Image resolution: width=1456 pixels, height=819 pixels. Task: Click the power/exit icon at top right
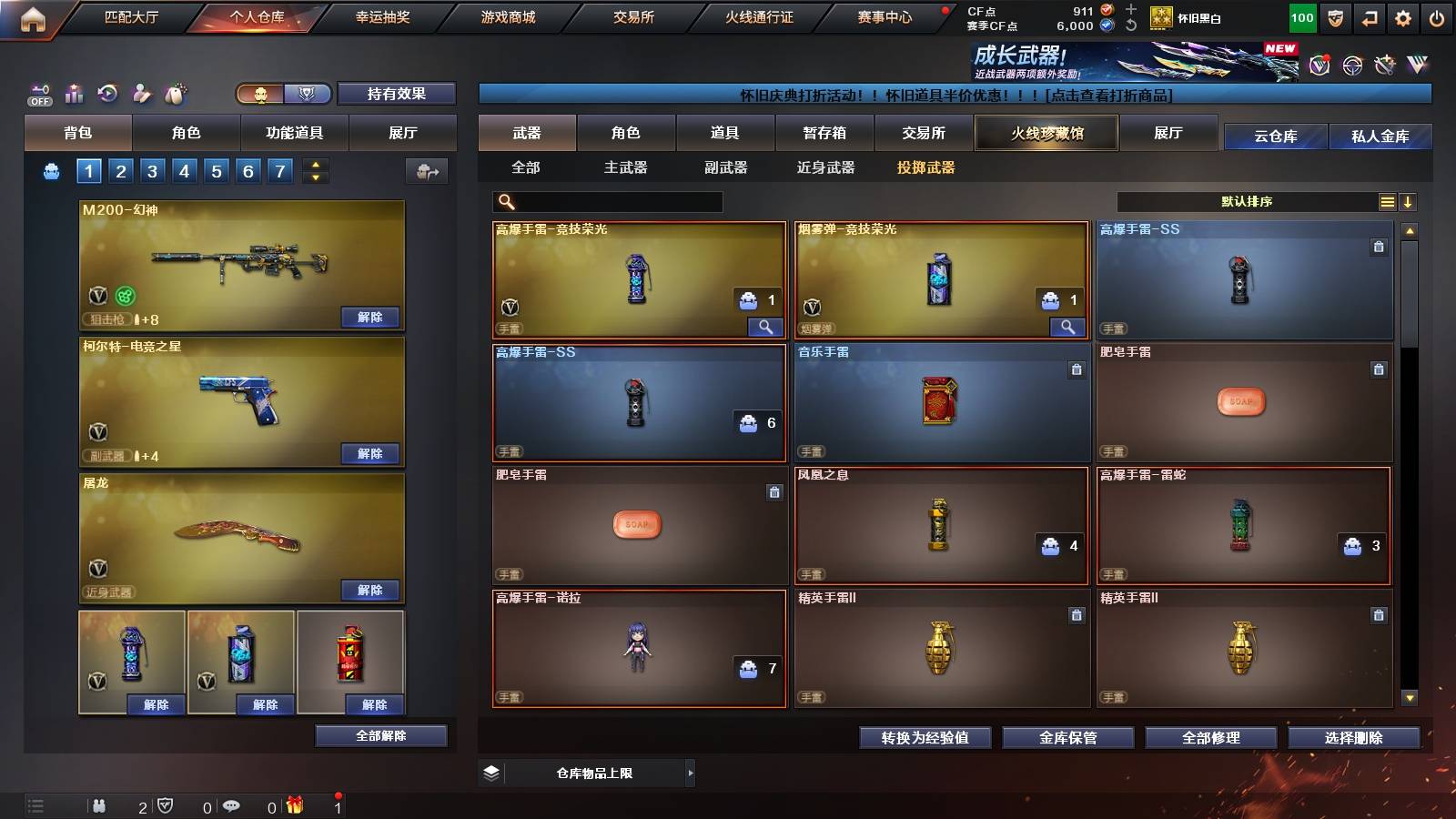pos(1438,16)
